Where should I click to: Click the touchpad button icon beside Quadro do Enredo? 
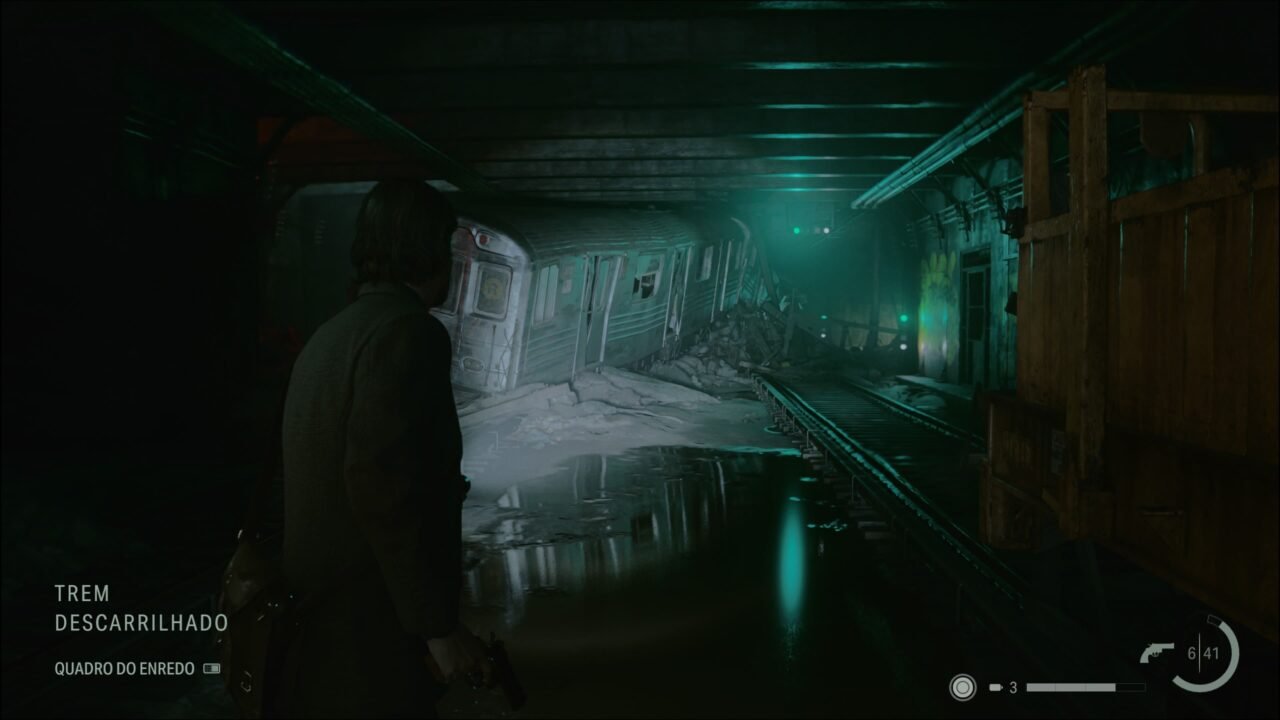point(211,669)
